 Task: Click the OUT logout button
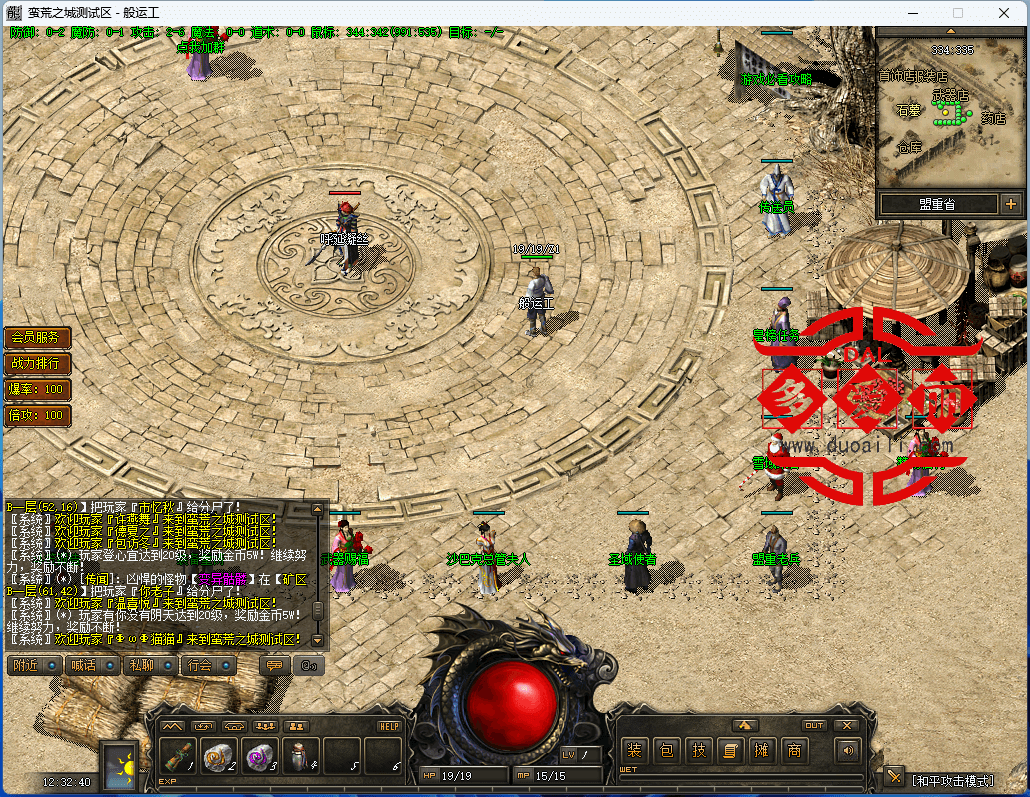(x=814, y=726)
